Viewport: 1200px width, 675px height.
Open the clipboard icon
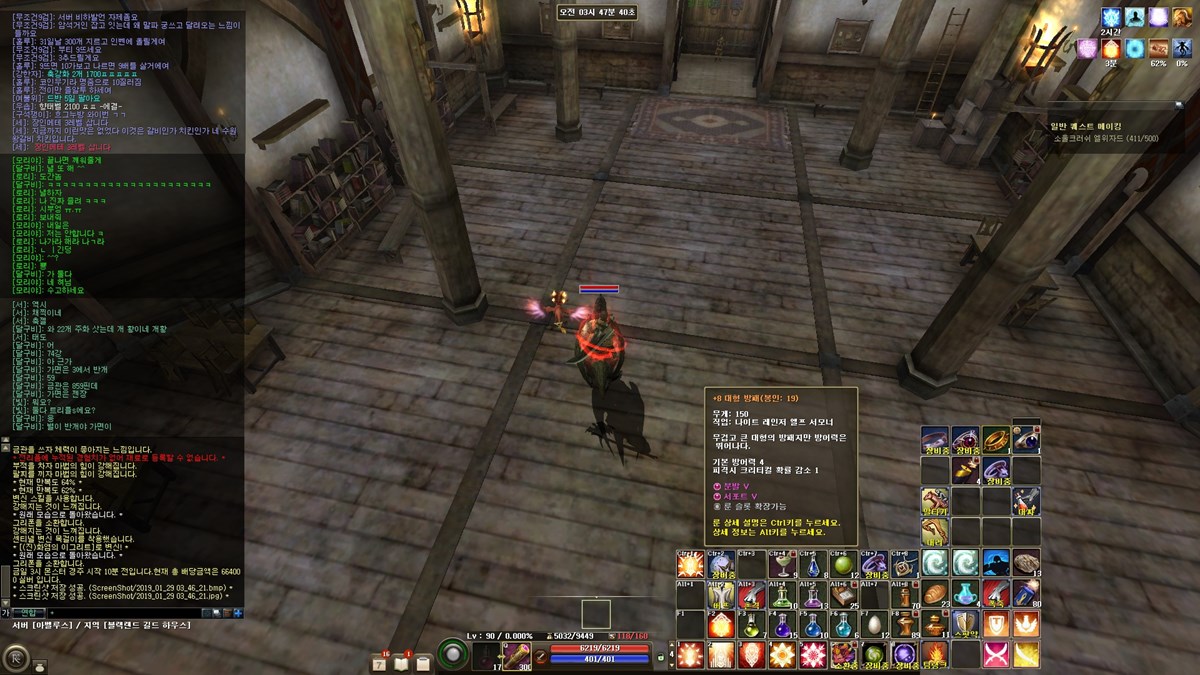click(423, 660)
